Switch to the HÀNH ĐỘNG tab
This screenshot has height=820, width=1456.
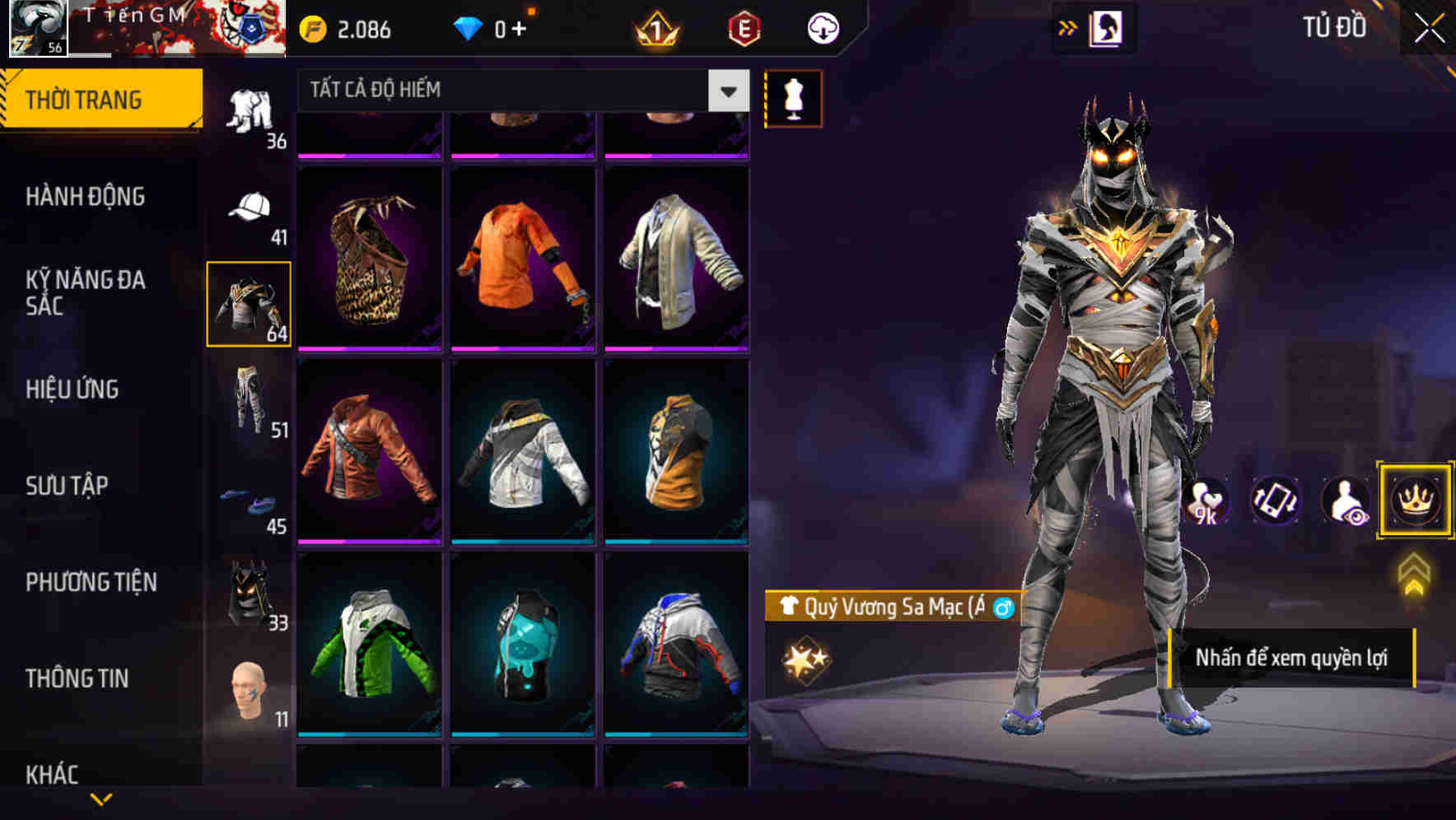86,197
